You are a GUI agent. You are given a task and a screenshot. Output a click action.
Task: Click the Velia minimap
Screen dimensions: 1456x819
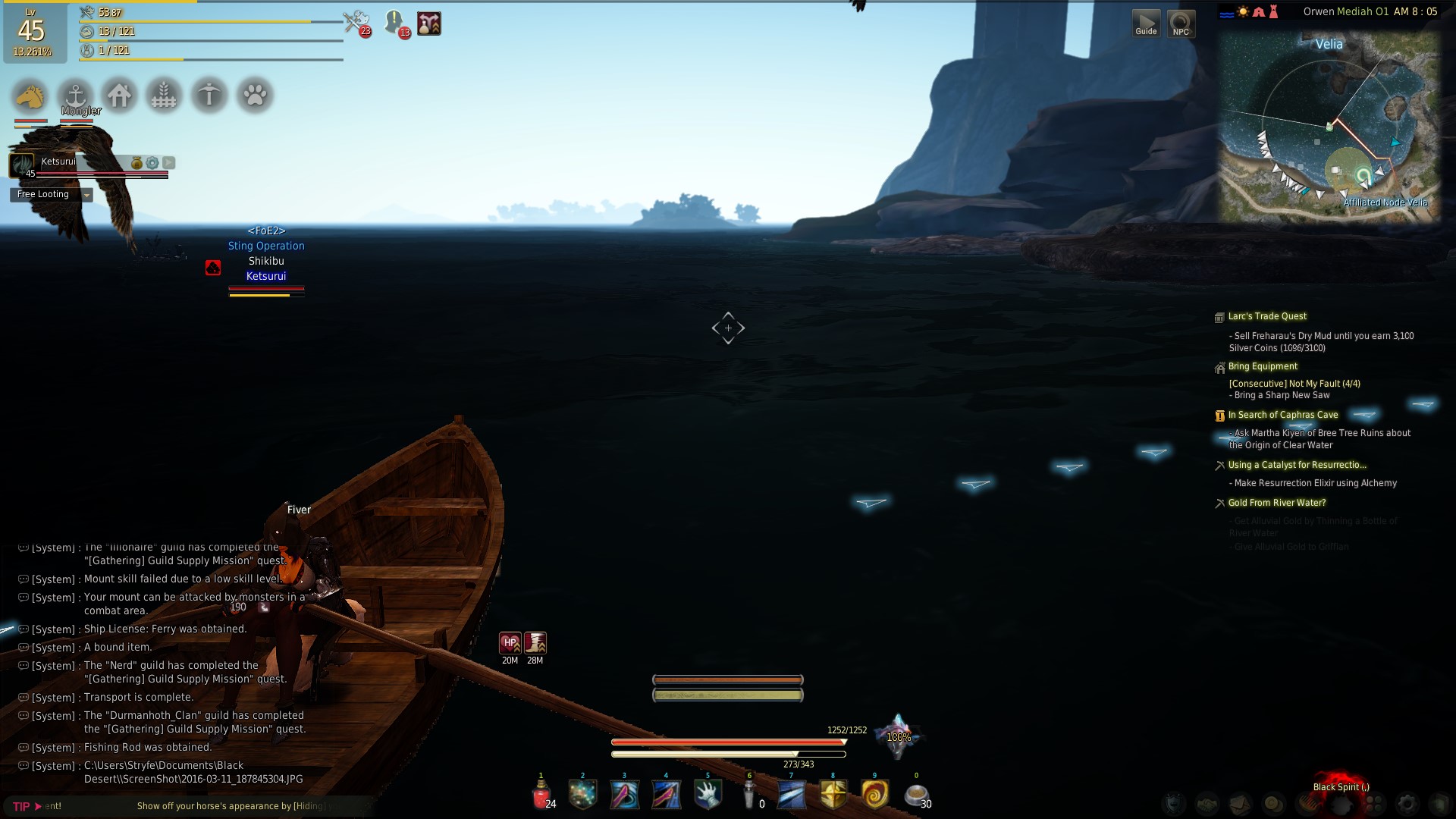(1329, 127)
